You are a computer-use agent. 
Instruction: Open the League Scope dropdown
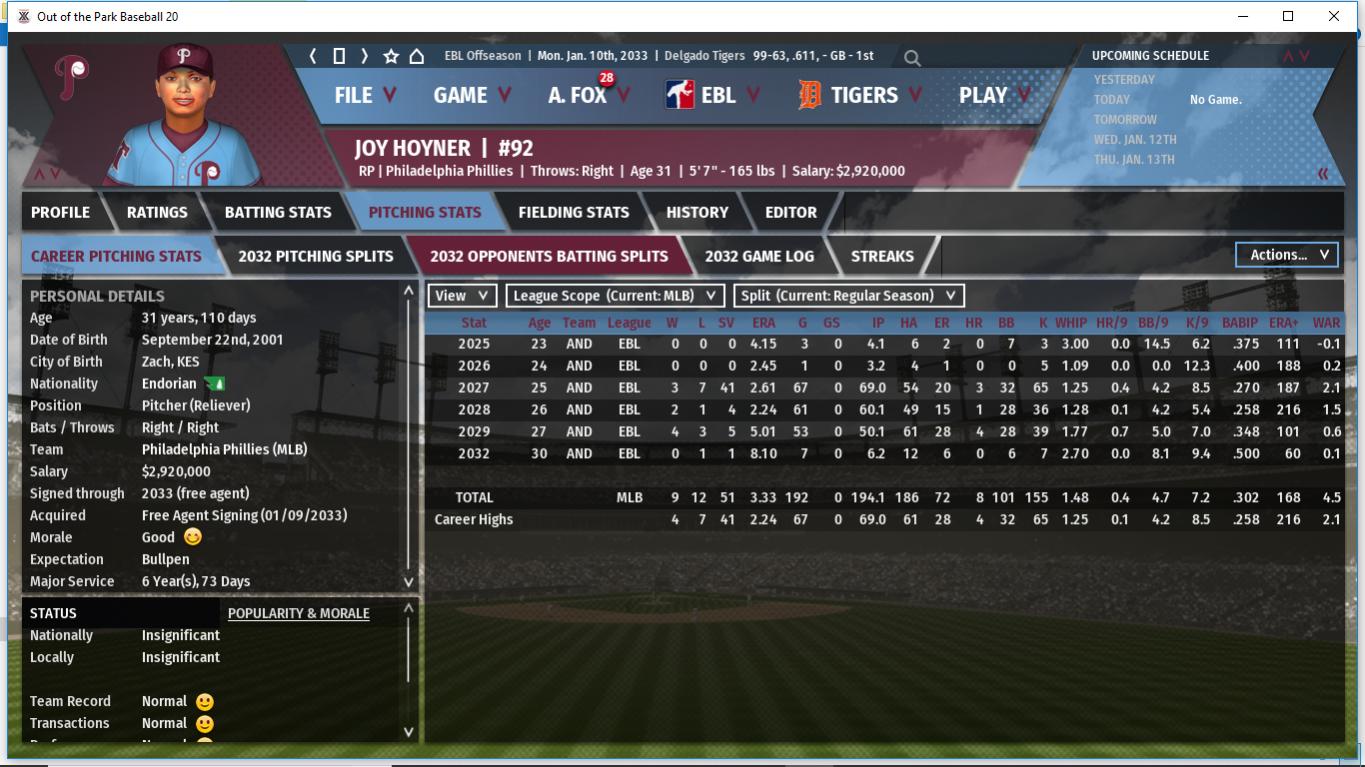pos(614,296)
